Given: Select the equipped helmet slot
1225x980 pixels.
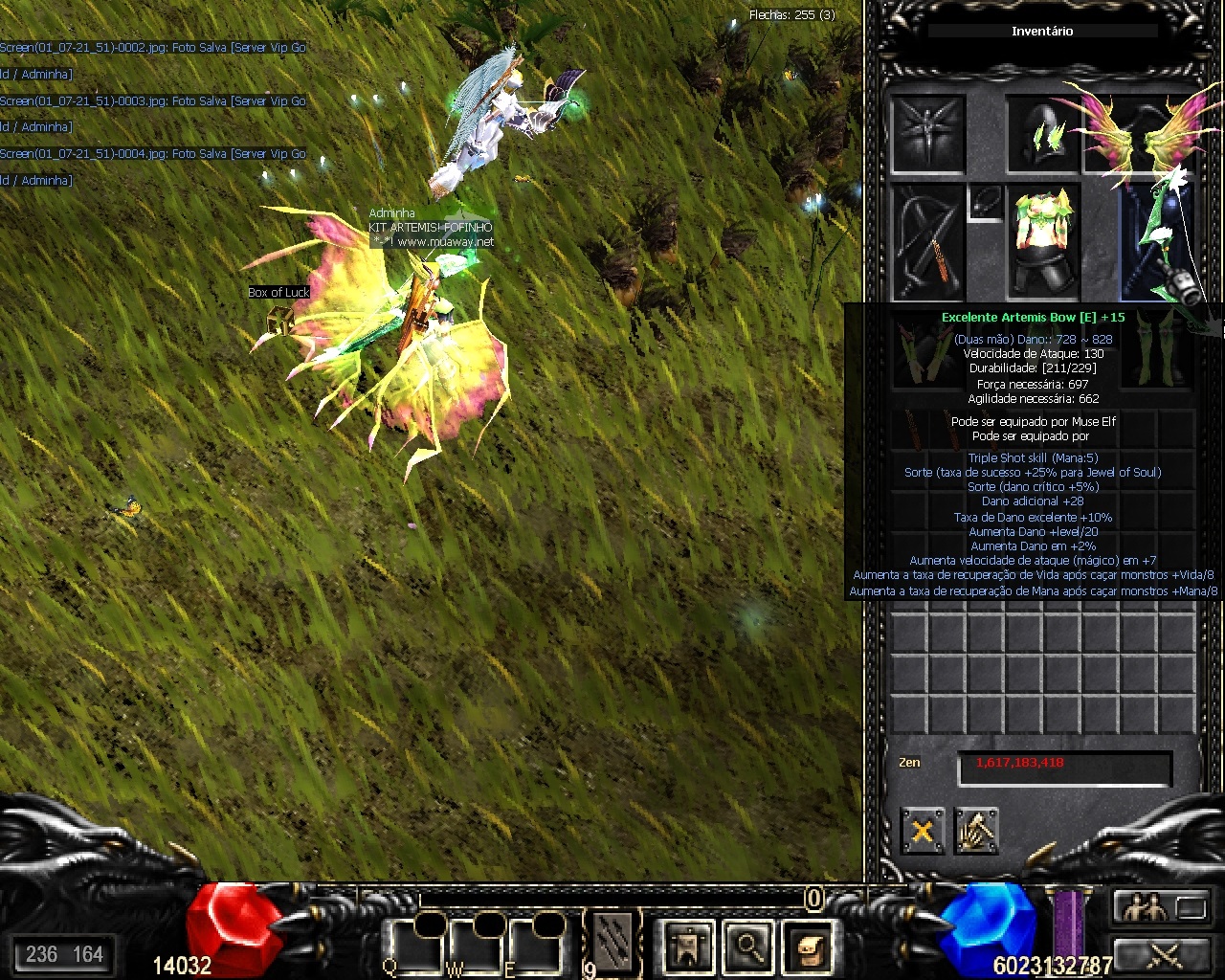Looking at the screenshot, I should (x=1041, y=134).
